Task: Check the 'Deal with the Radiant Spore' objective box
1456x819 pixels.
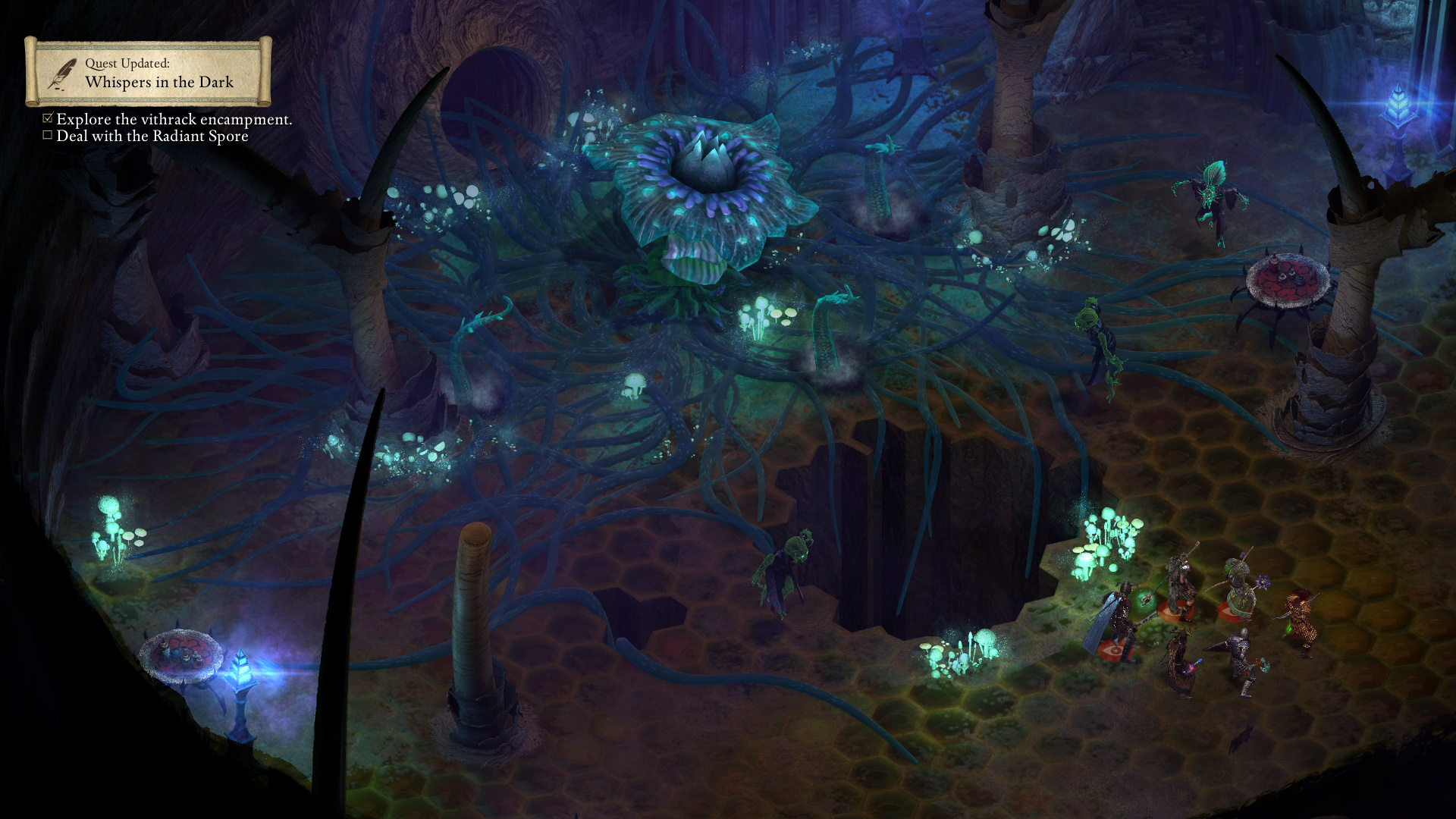Action: [48, 136]
